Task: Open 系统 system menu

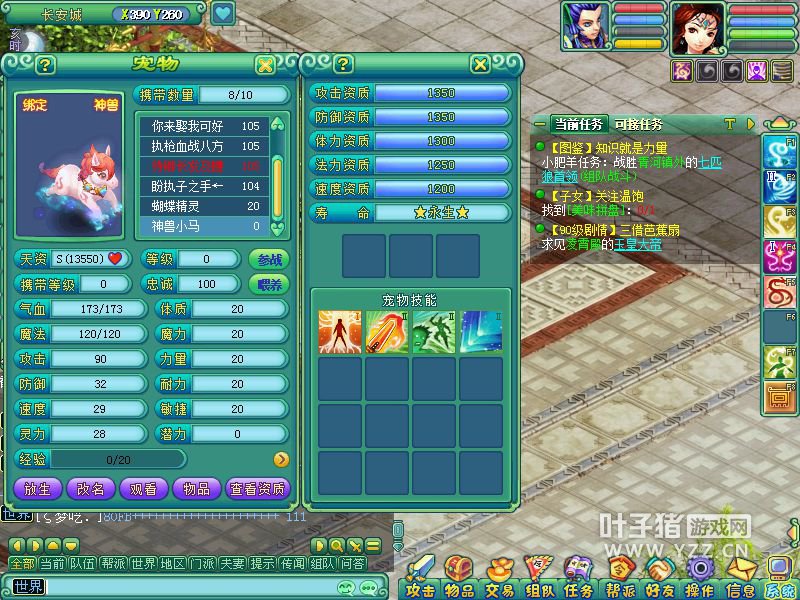Action: tap(782, 590)
